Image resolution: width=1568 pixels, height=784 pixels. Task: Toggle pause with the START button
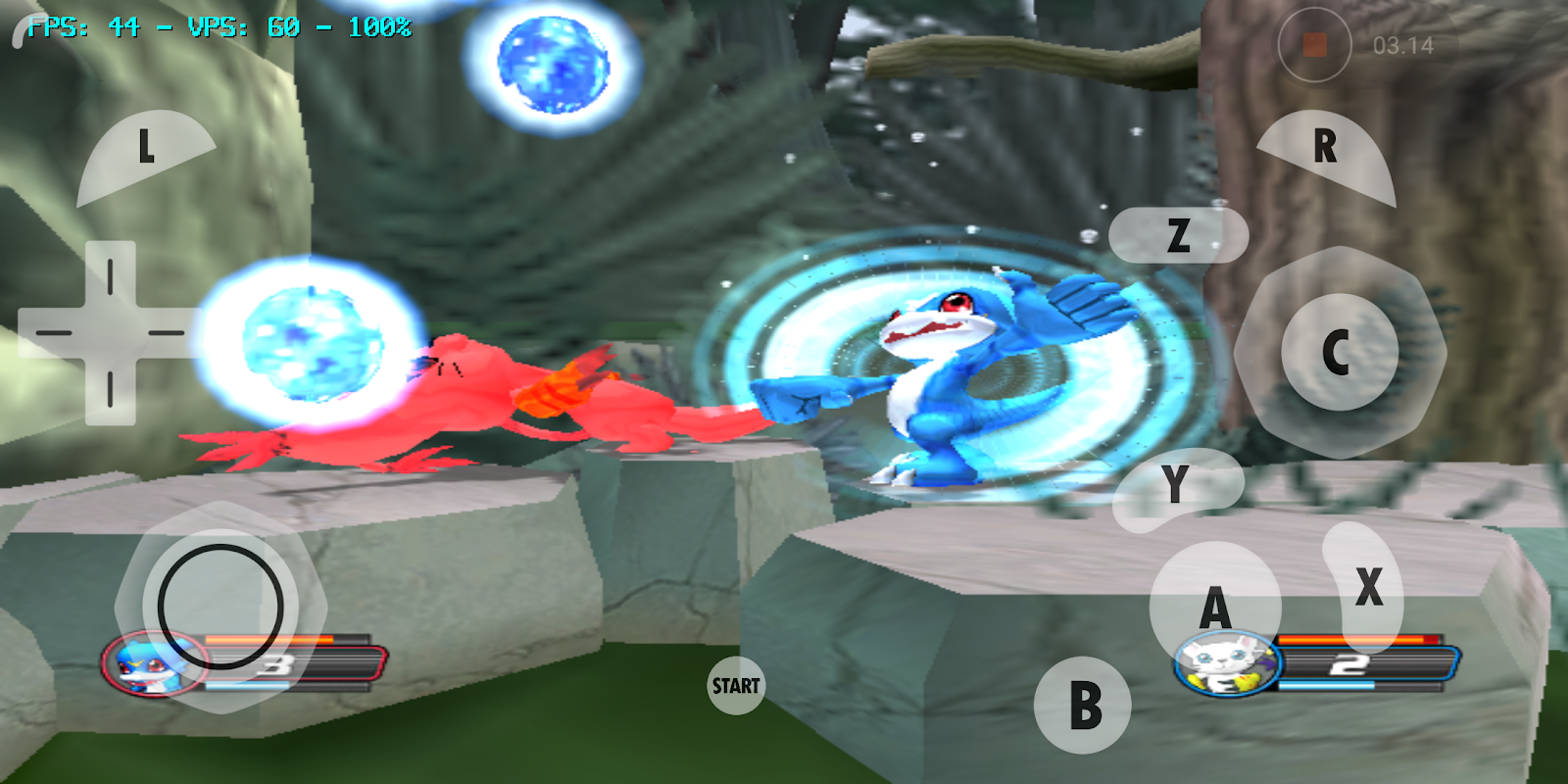pos(735,685)
